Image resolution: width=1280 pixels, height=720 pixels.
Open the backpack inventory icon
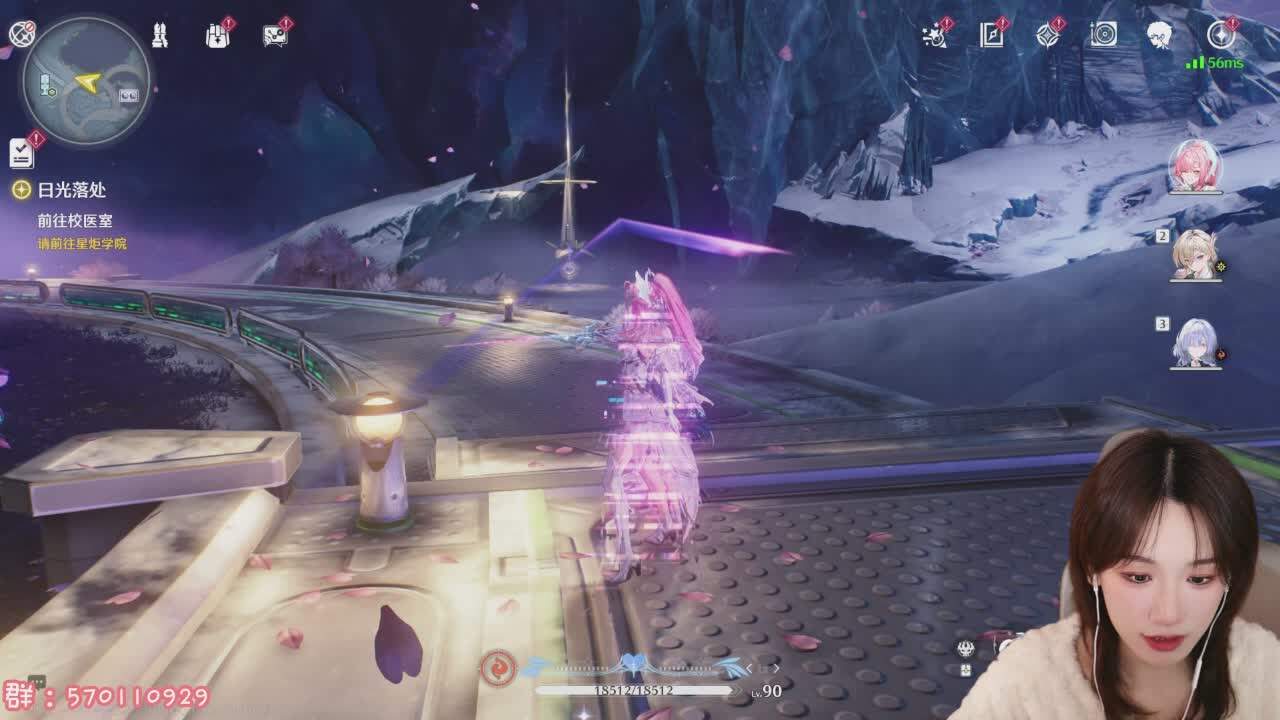pyautogui.click(x=217, y=36)
